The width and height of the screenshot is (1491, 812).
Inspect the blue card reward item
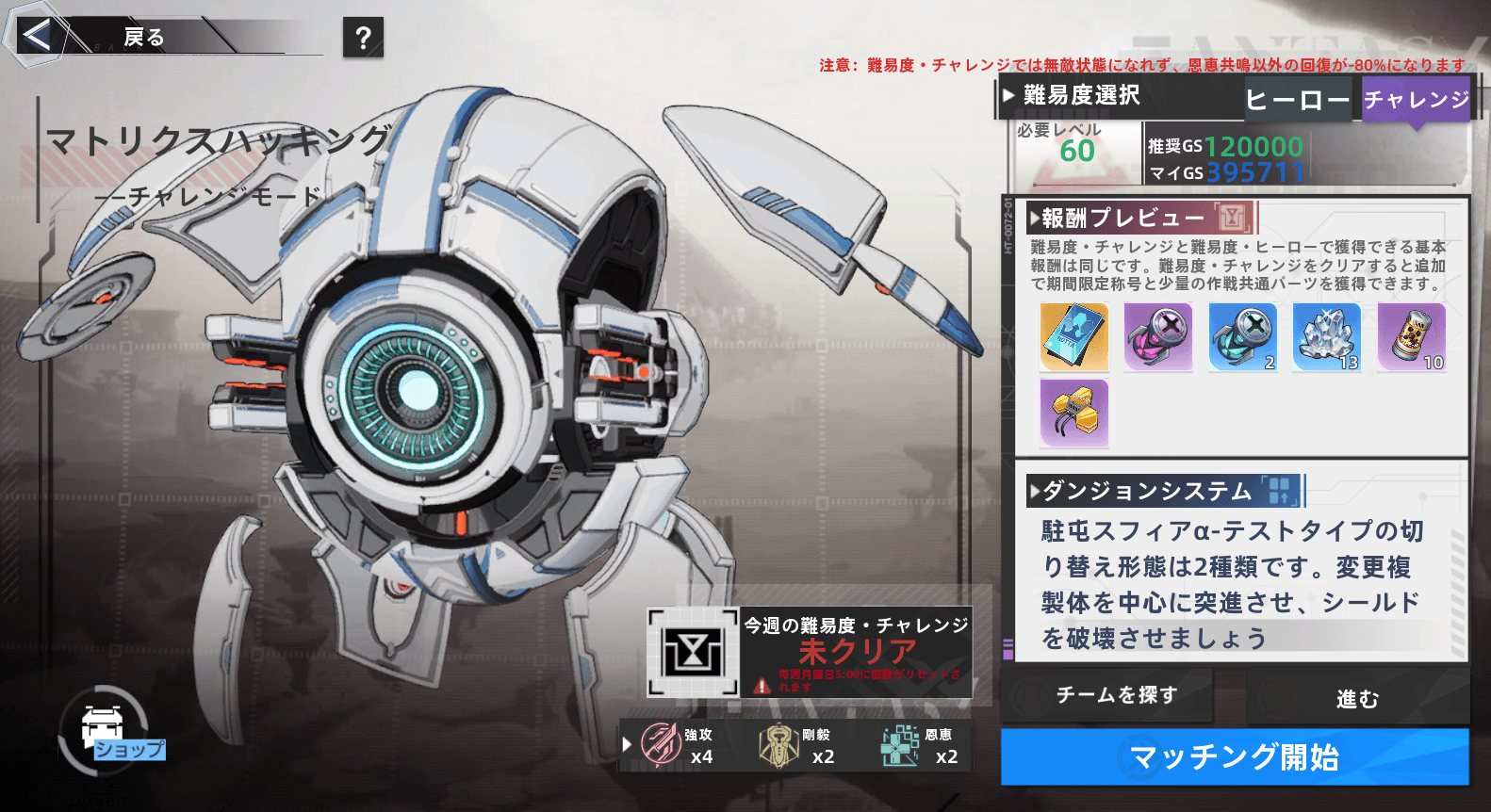[1073, 336]
